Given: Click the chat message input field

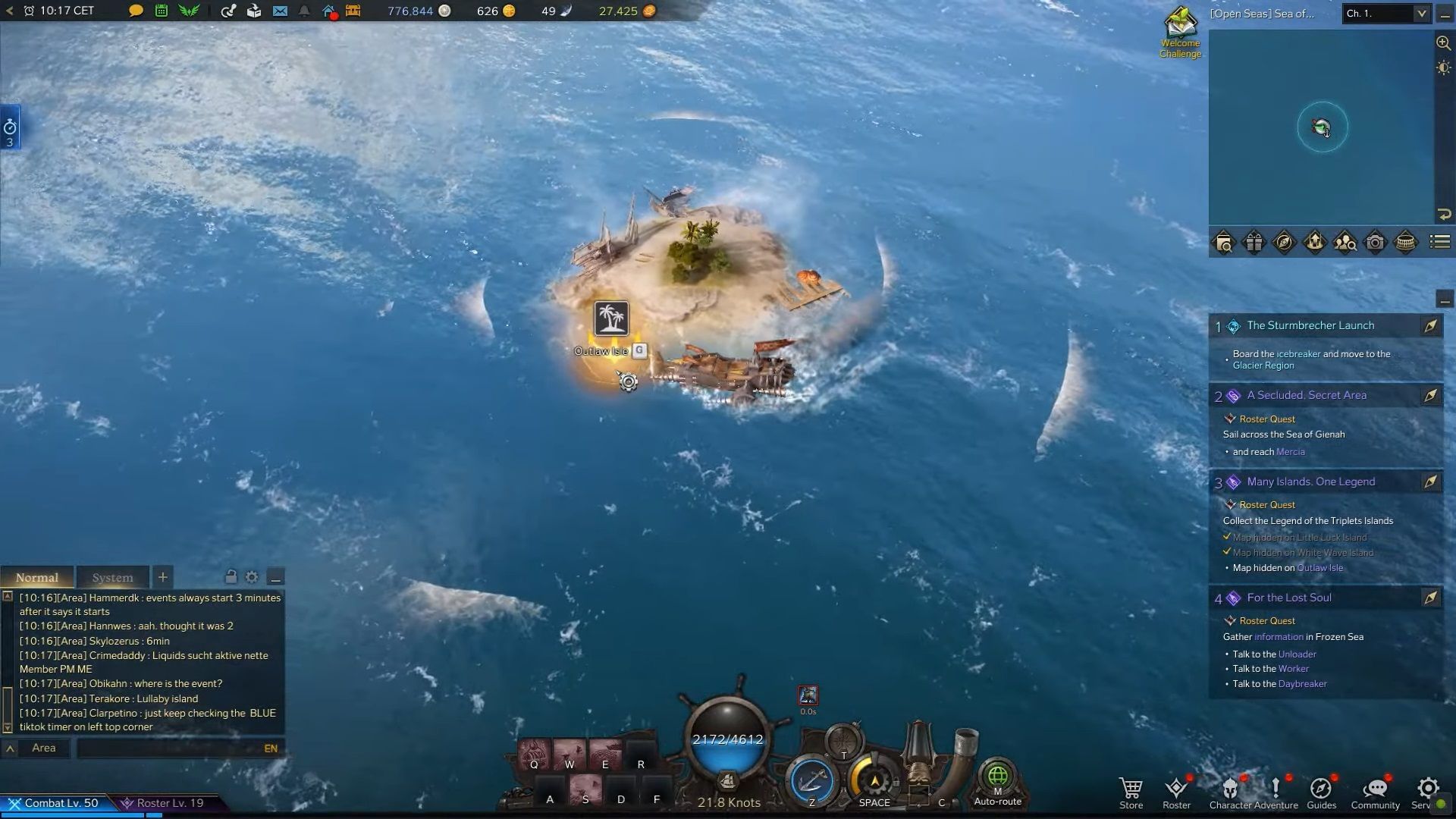Looking at the screenshot, I should tap(171, 748).
